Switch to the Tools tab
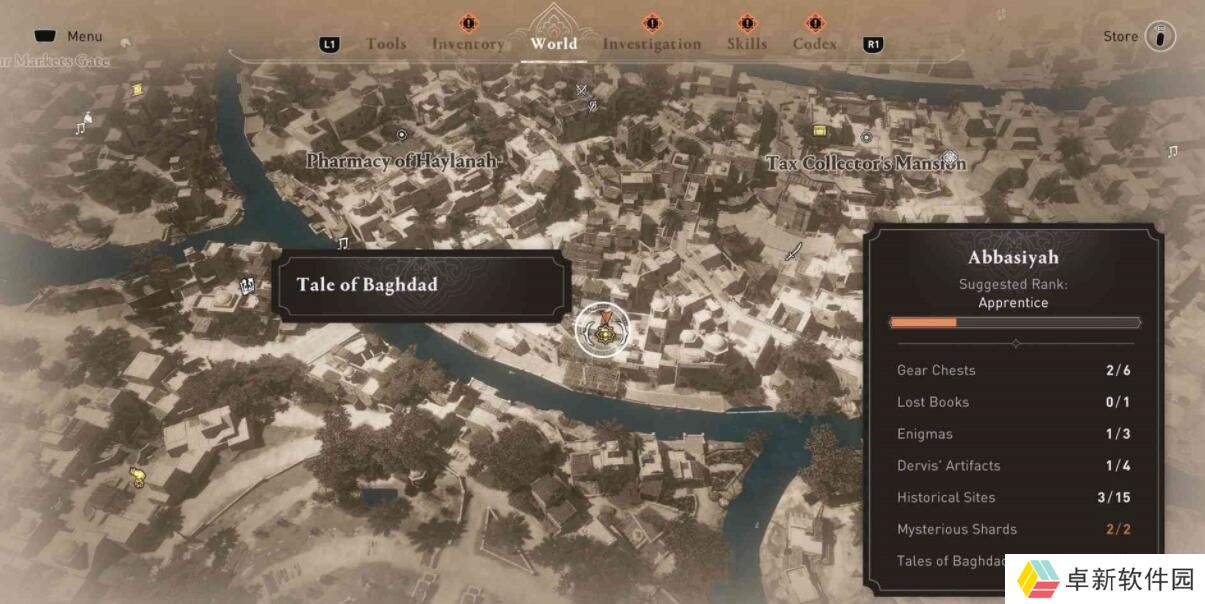 coord(386,44)
